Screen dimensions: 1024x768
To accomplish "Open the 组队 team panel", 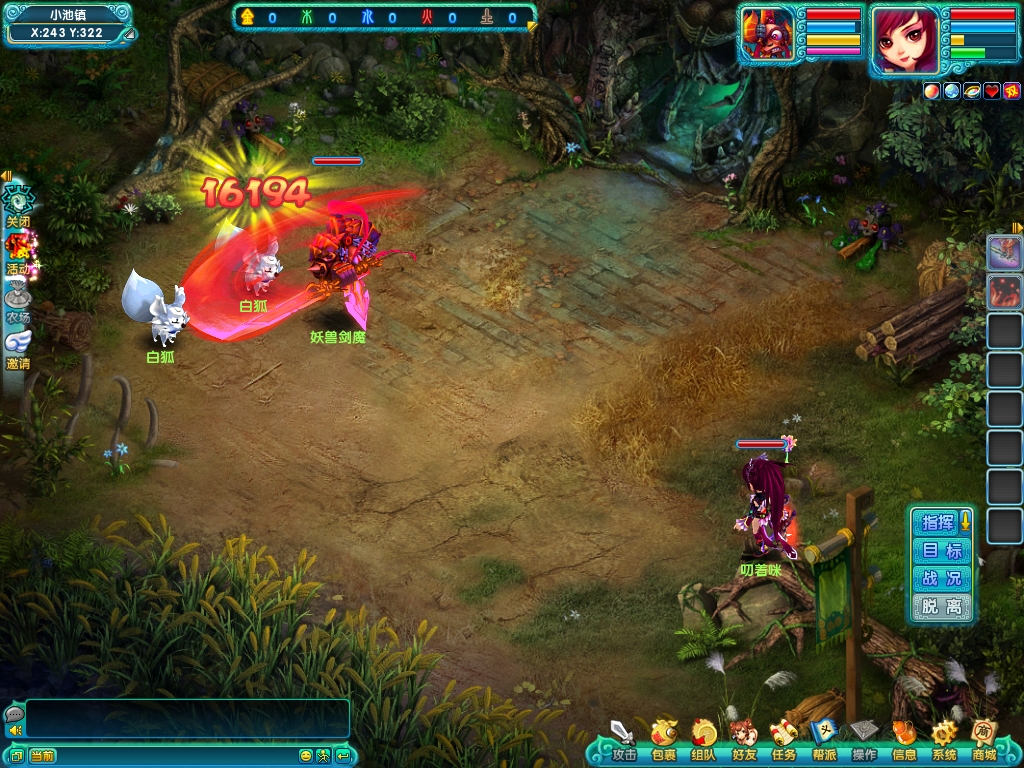I will click(703, 738).
